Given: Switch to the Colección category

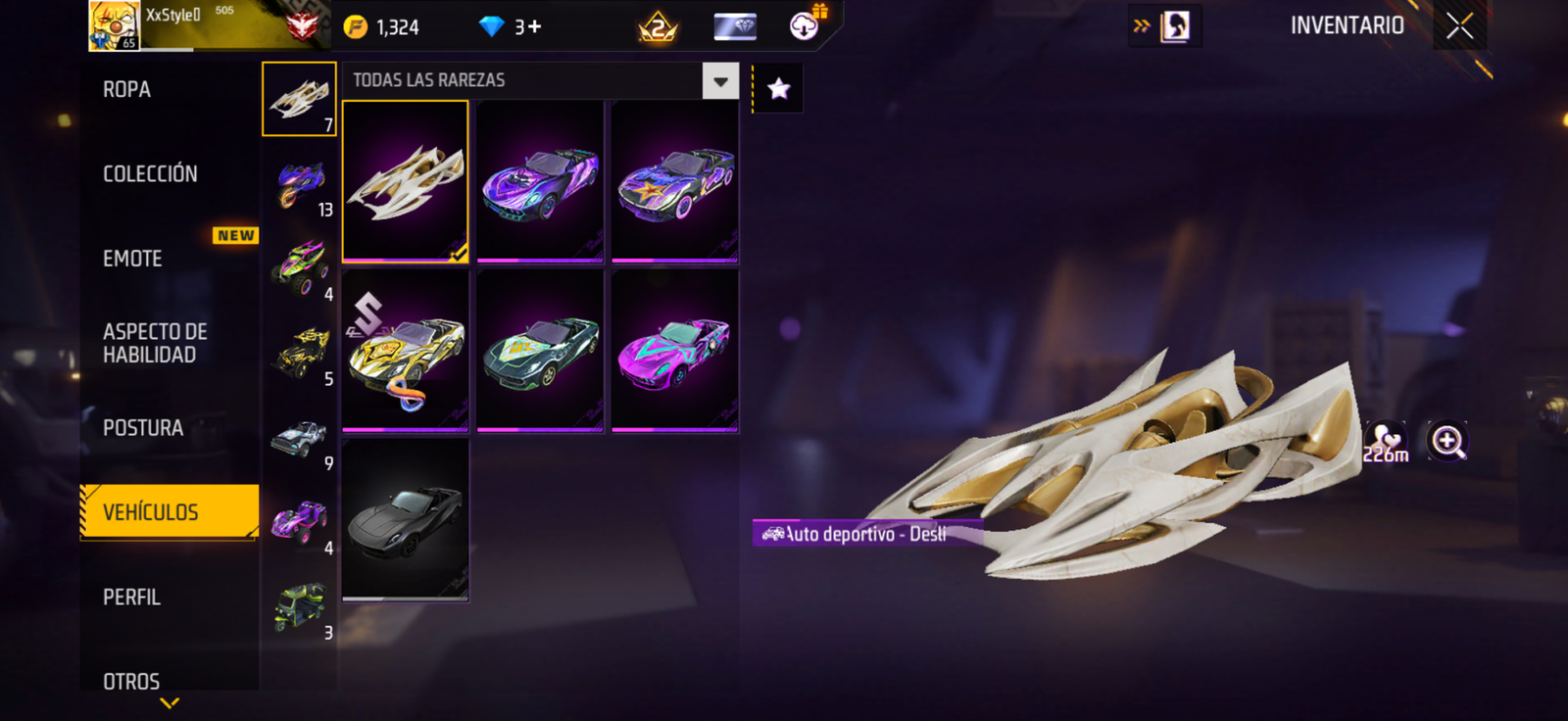Looking at the screenshot, I should (x=150, y=174).
